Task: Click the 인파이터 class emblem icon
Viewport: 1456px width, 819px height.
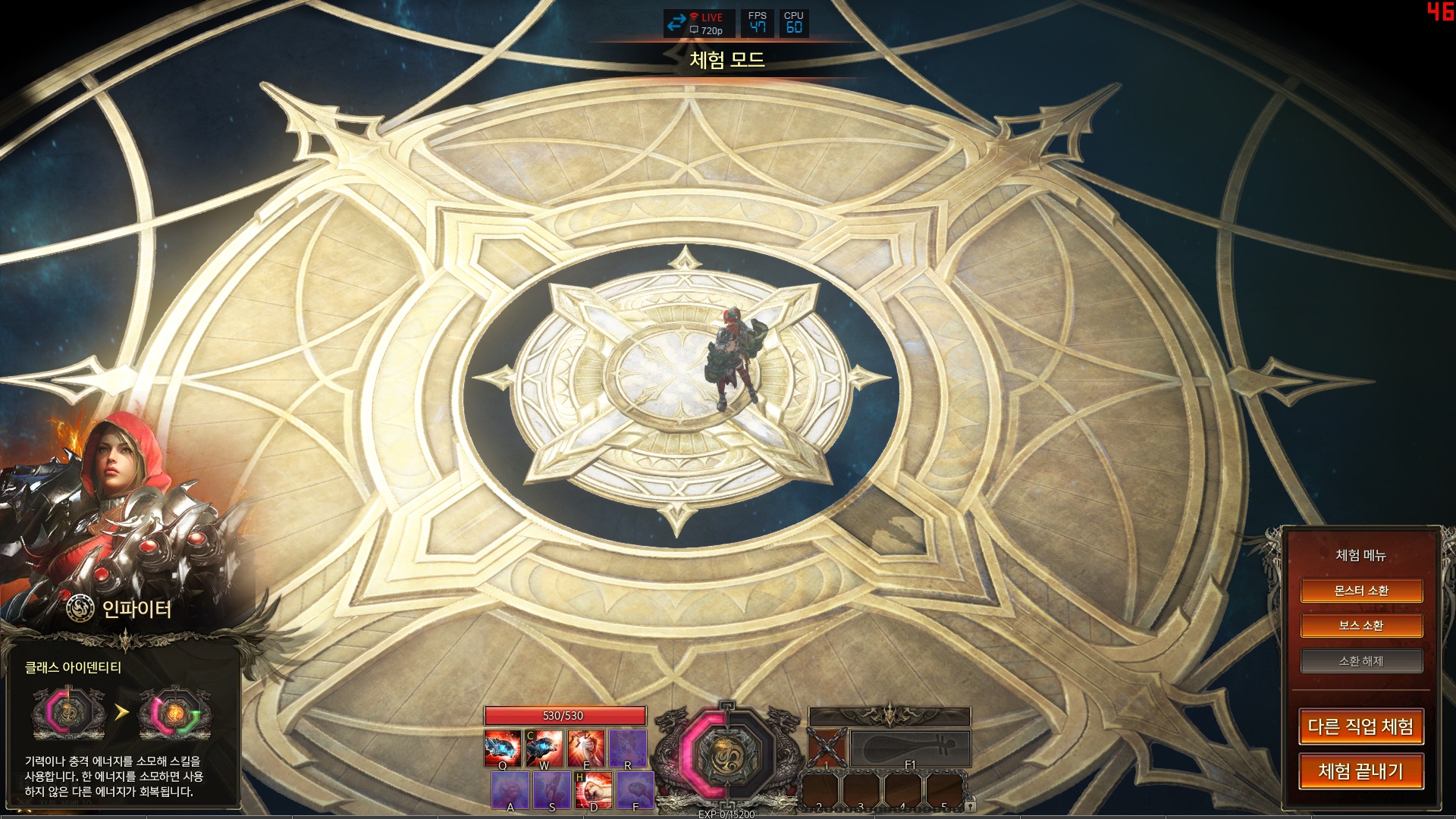Action: pyautogui.click(x=80, y=608)
